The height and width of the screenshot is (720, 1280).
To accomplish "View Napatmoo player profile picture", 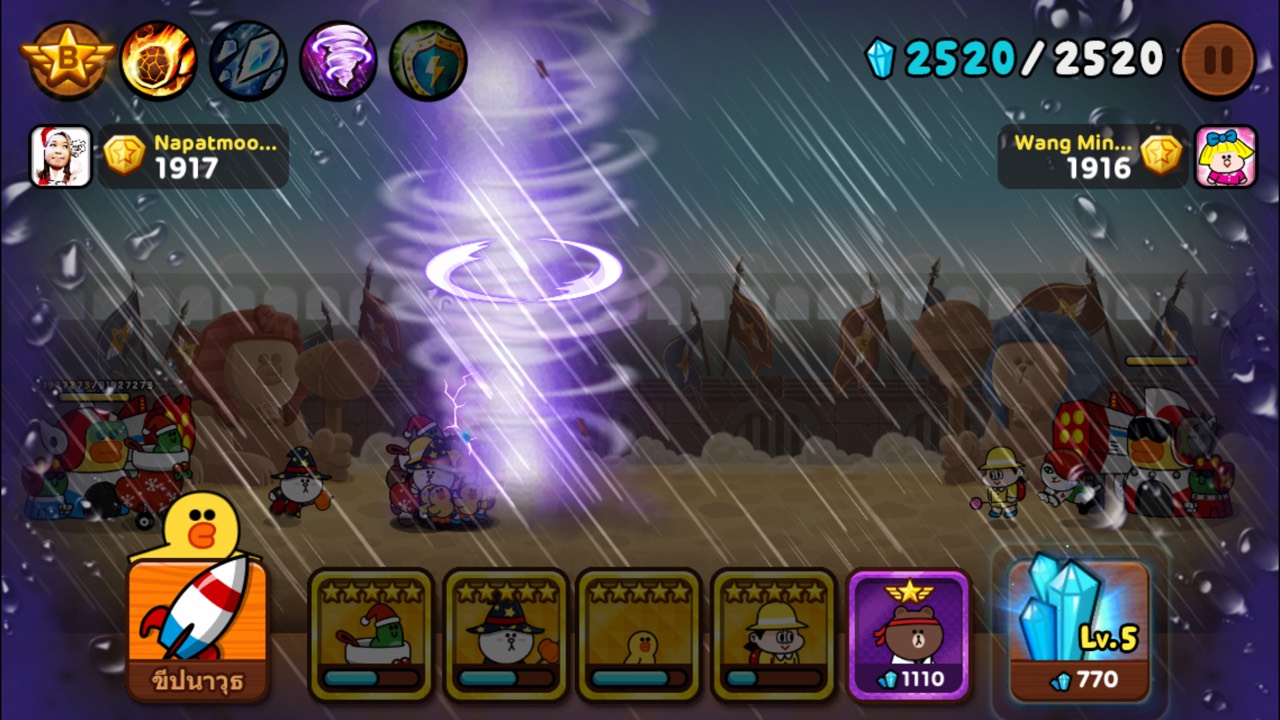I will click(61, 156).
